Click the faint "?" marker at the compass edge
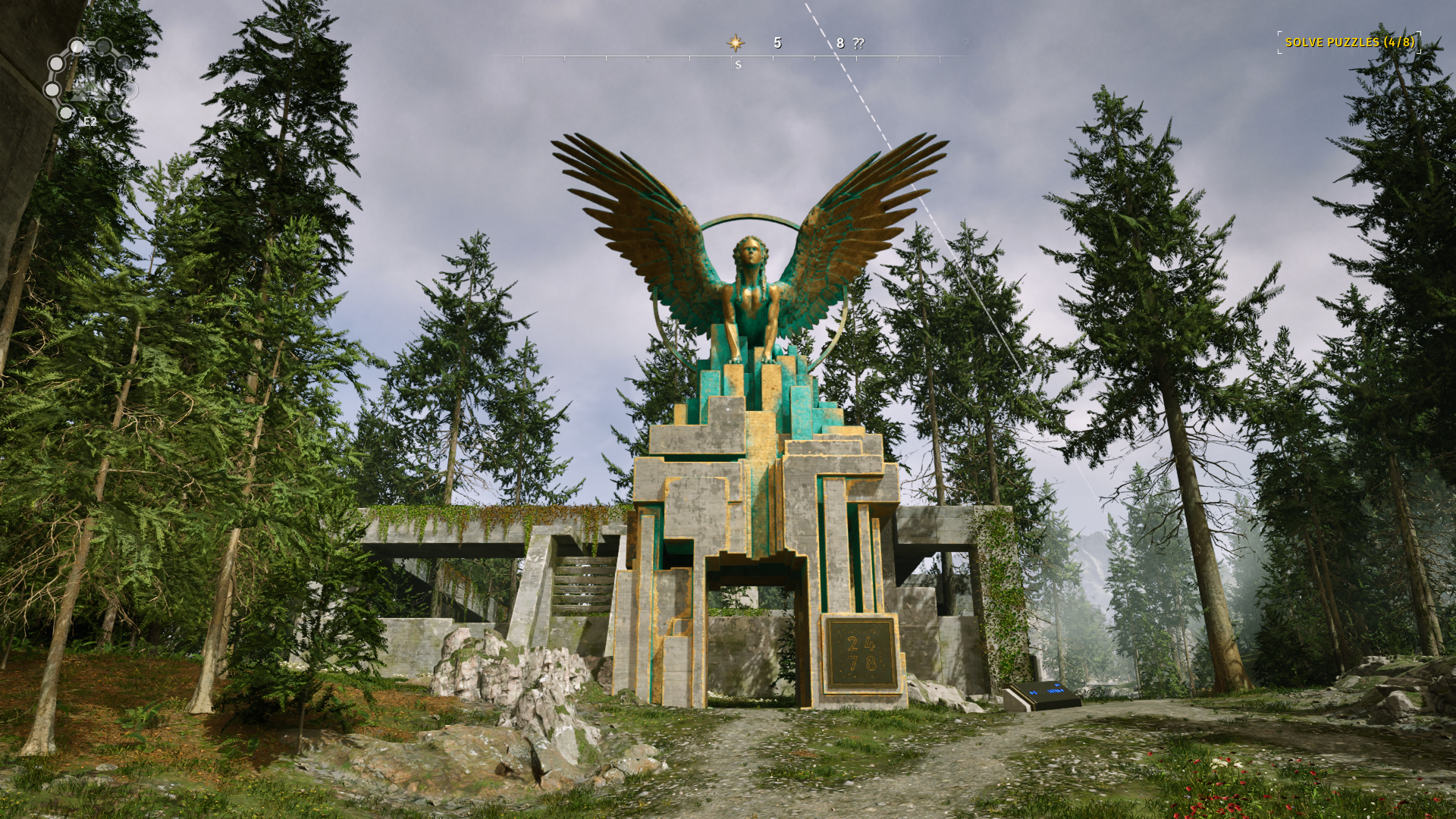 tap(966, 42)
